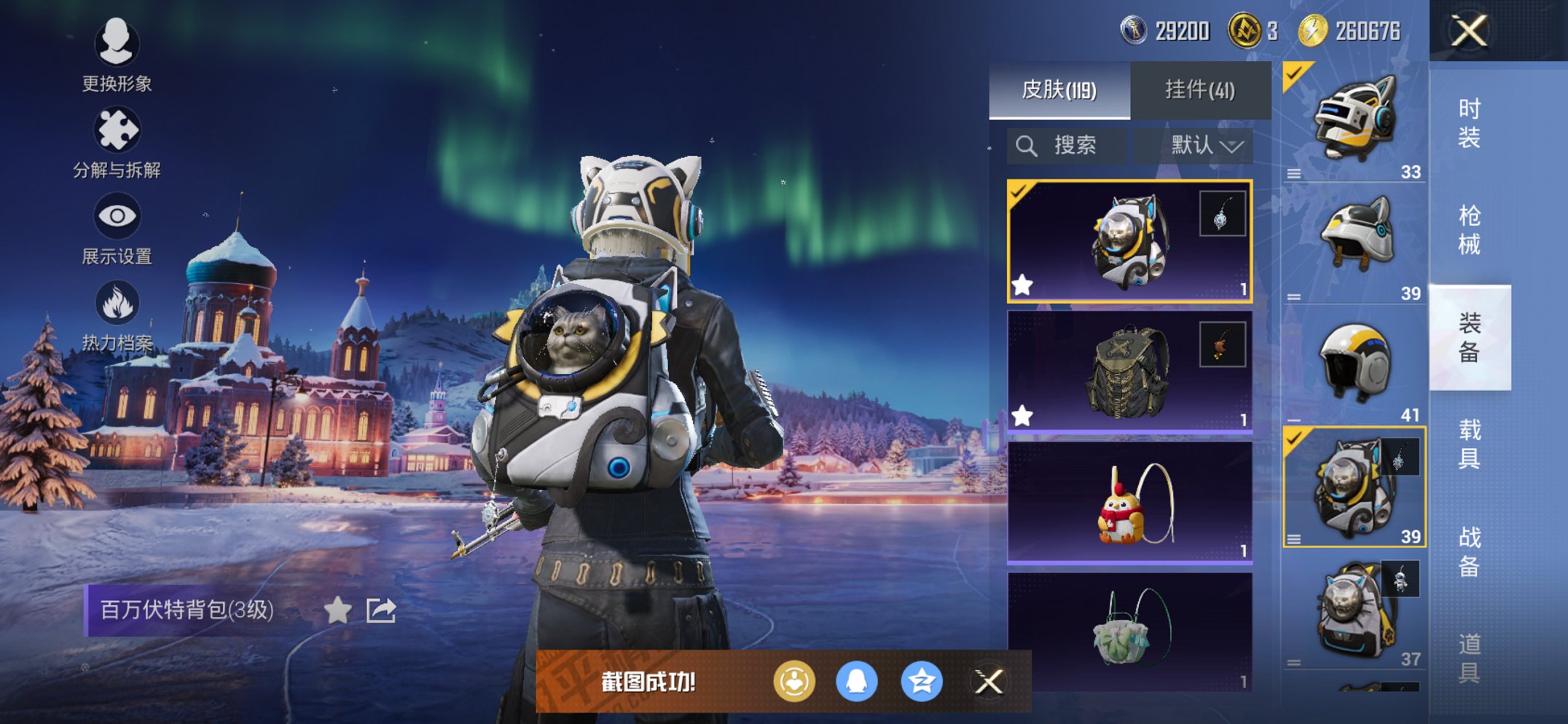The height and width of the screenshot is (724, 1568).
Task: Open the 载具 vehicles category
Action: [x=1469, y=444]
